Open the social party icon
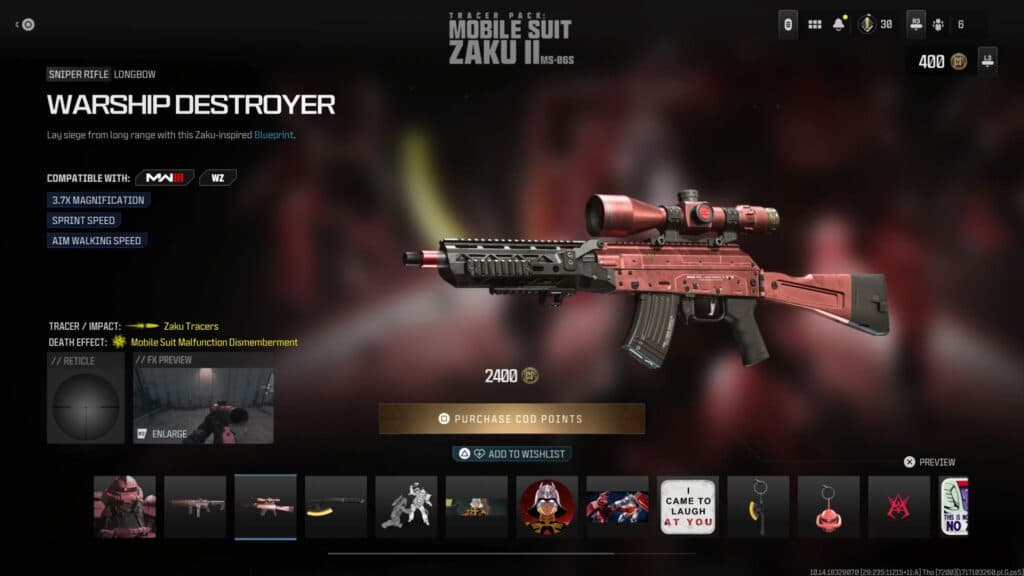The height and width of the screenshot is (576, 1024). tap(938, 24)
